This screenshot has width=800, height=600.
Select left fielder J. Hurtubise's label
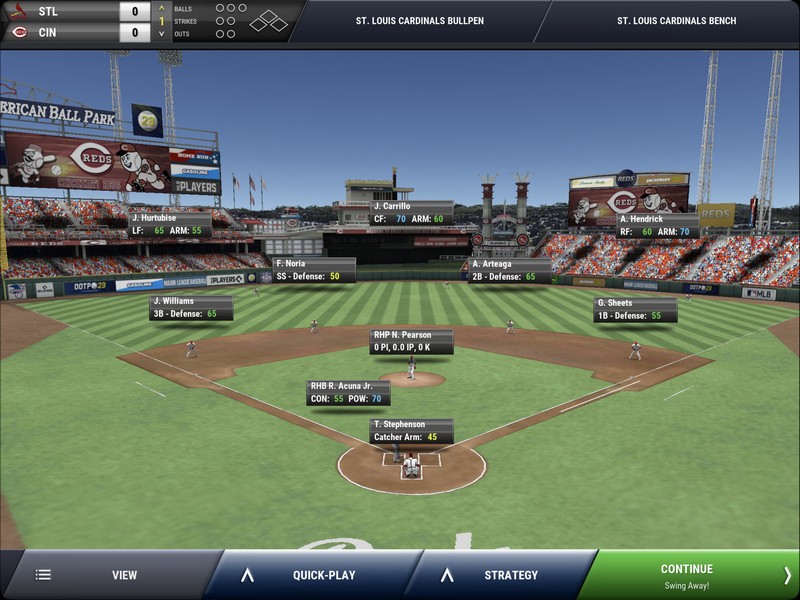169,223
